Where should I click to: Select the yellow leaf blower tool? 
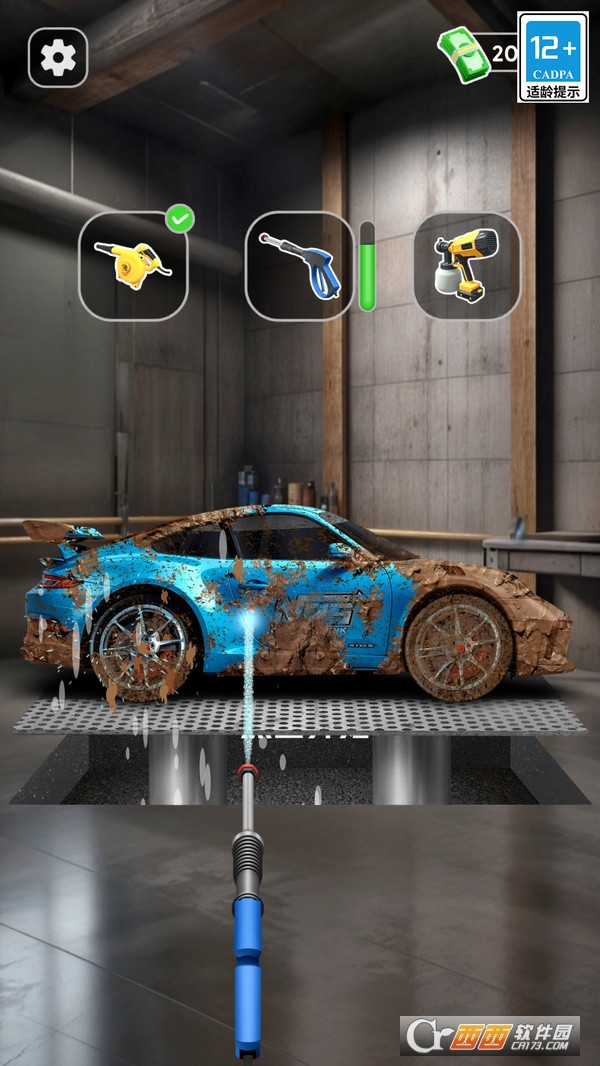click(x=134, y=265)
